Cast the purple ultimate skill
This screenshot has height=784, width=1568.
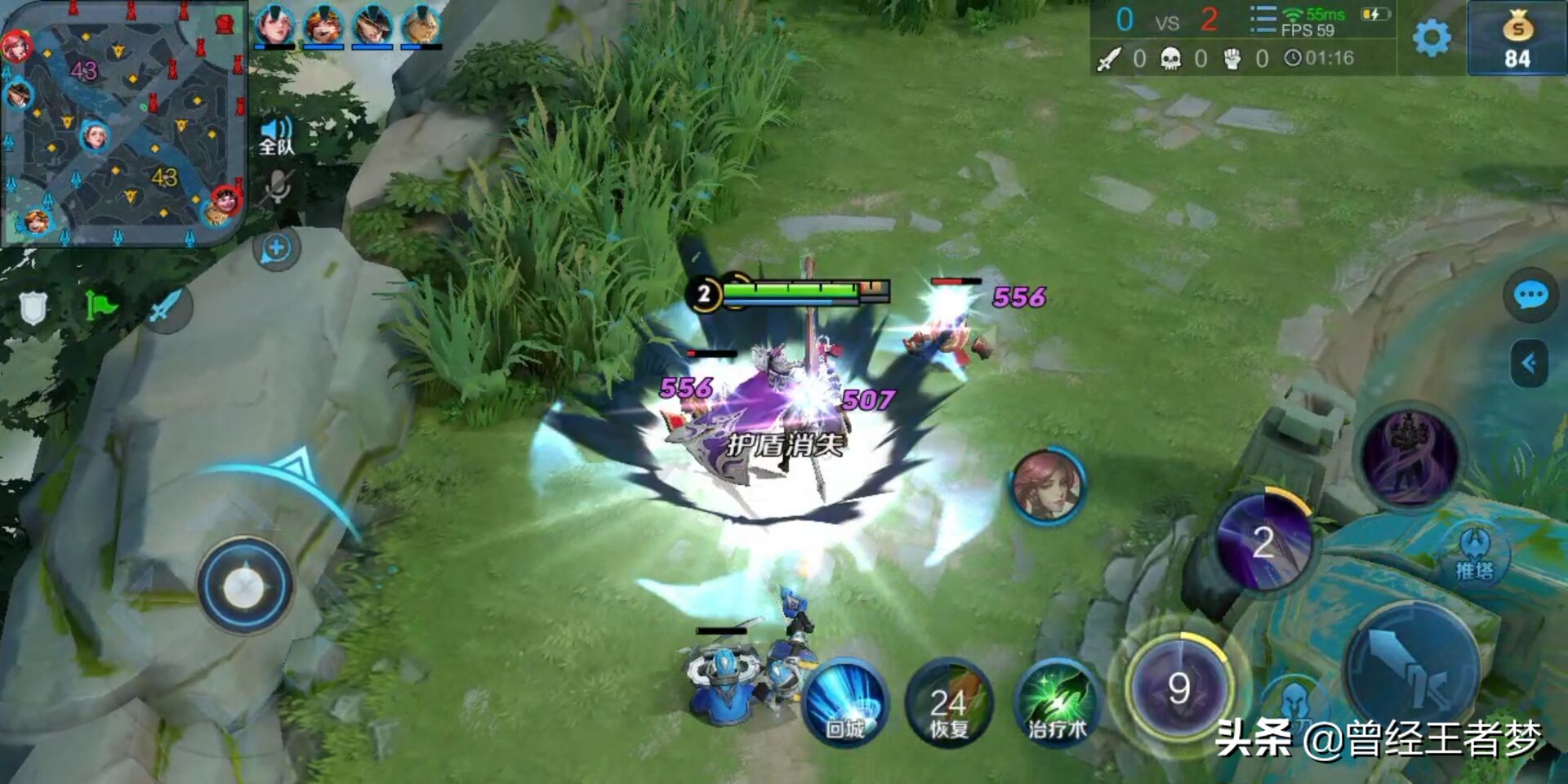pyautogui.click(x=1409, y=457)
